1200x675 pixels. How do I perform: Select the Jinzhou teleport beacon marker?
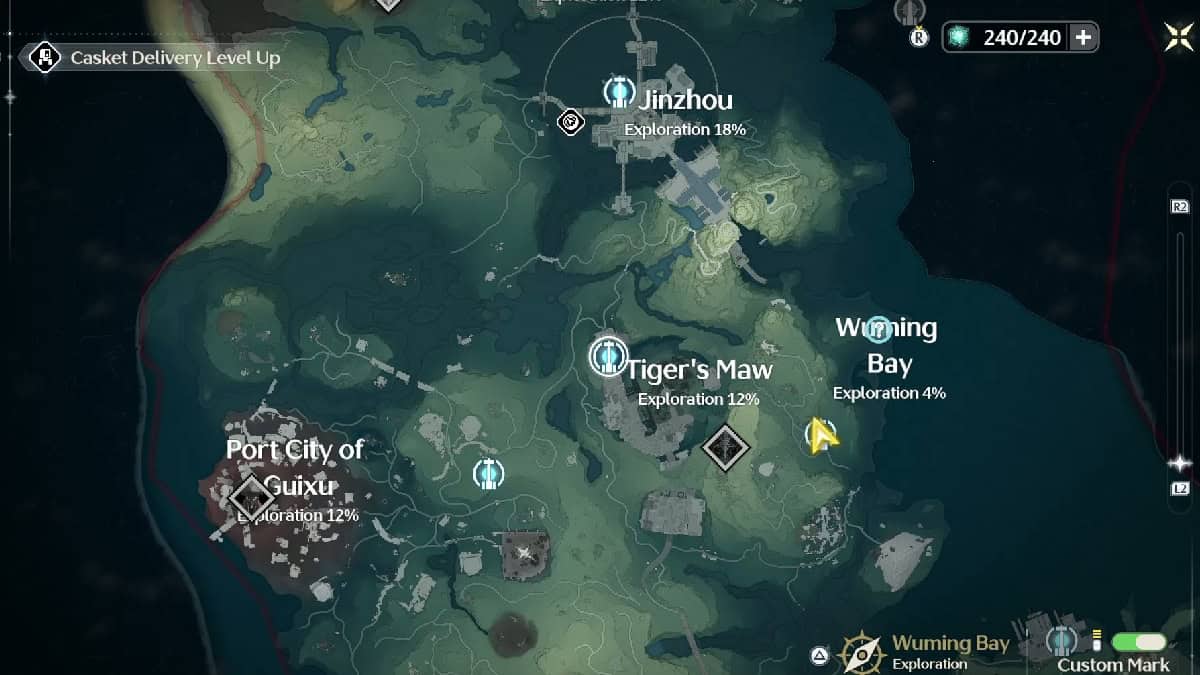point(619,92)
